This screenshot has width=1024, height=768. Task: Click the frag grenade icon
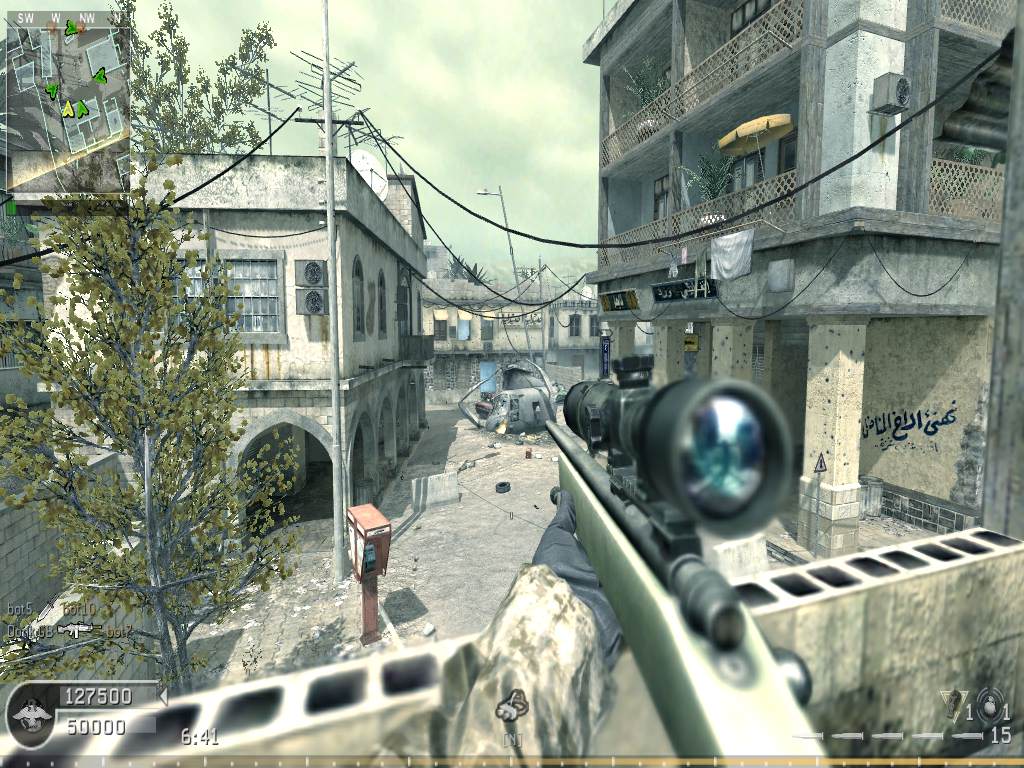coord(989,705)
